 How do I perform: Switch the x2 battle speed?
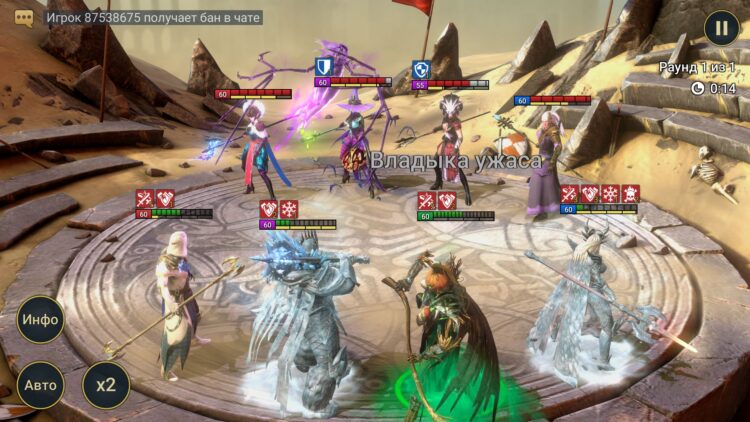(105, 384)
